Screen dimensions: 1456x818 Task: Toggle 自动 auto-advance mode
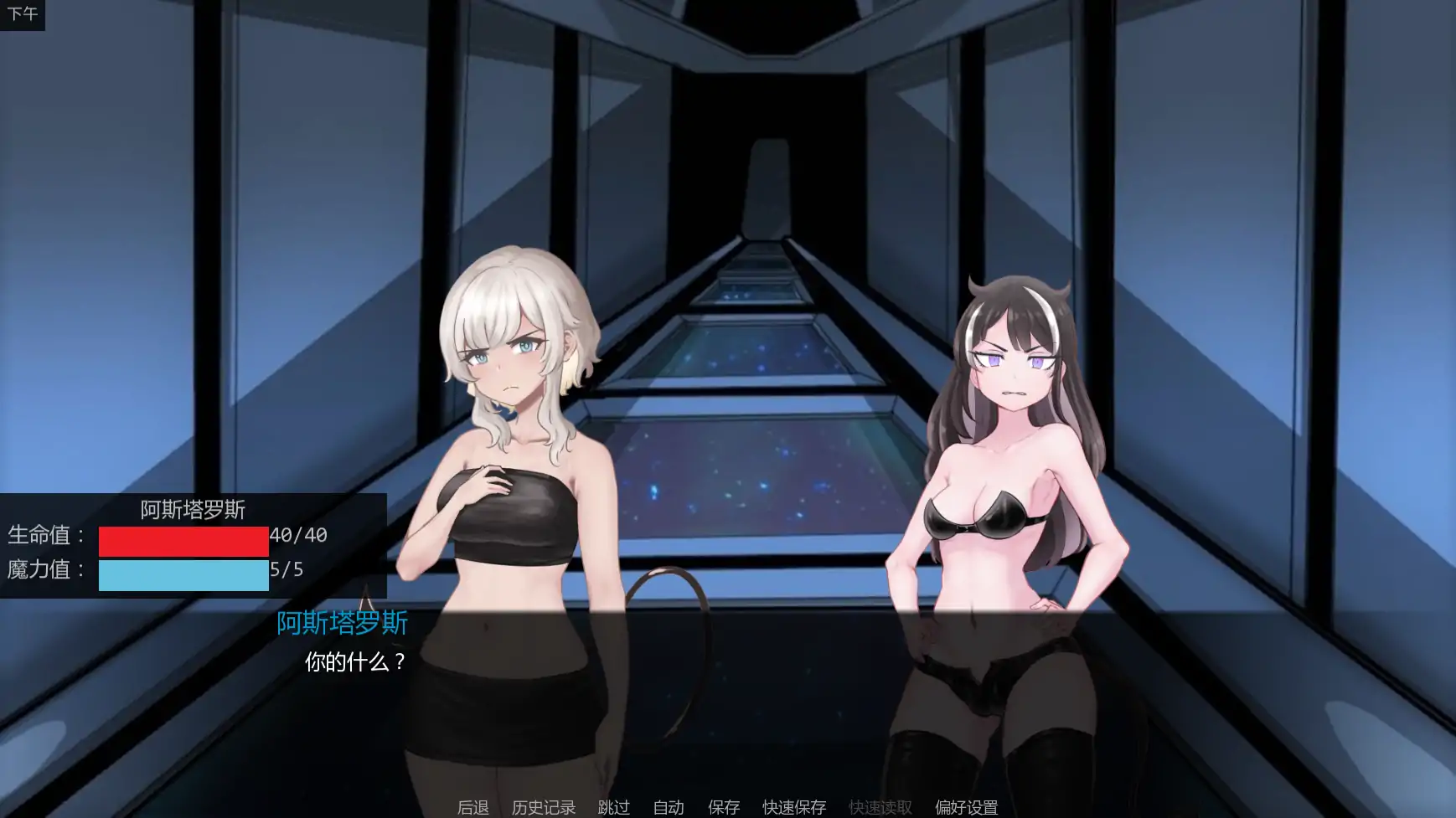(667, 807)
